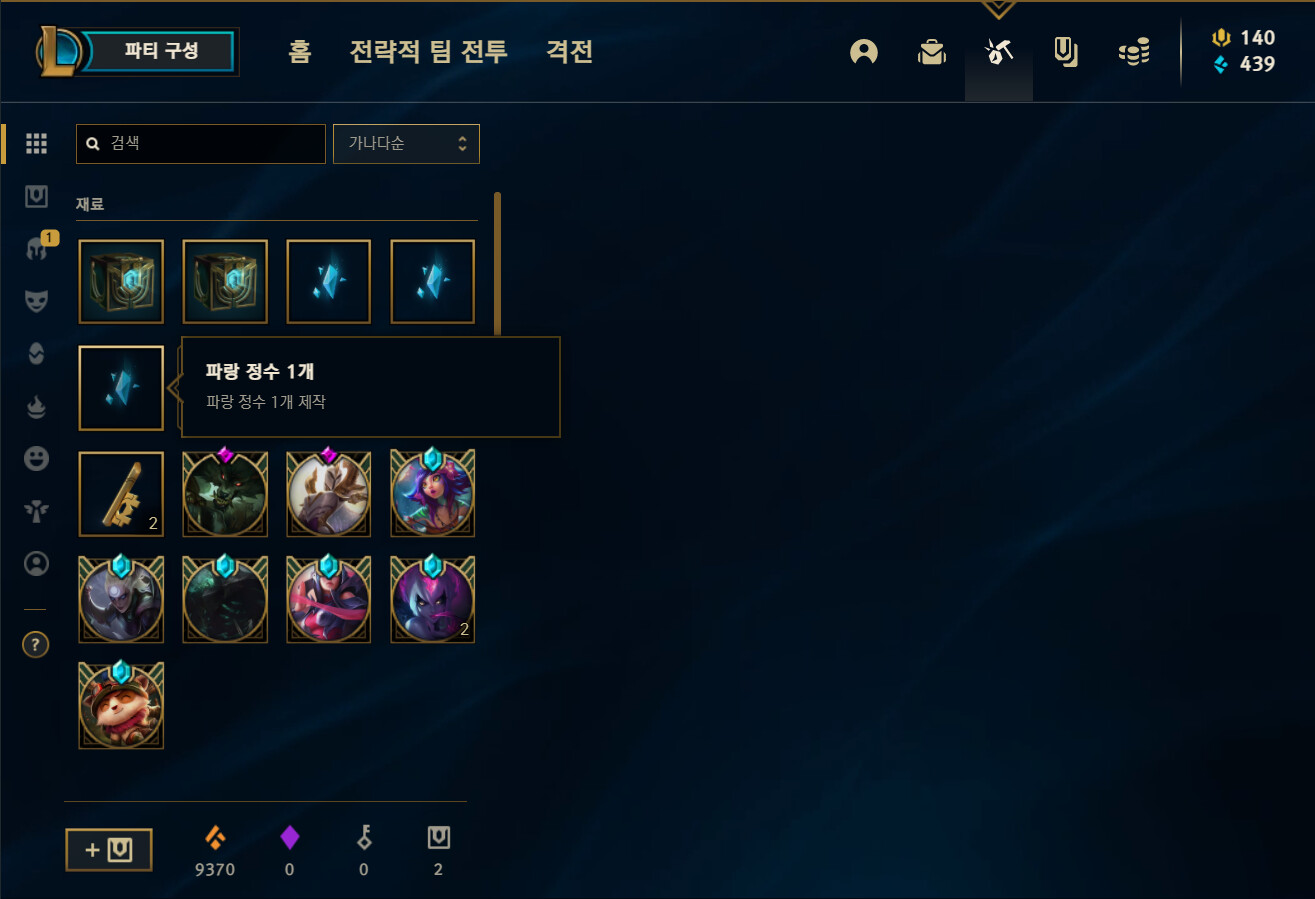Open the Store coins icon
This screenshot has width=1315, height=899.
point(1134,52)
